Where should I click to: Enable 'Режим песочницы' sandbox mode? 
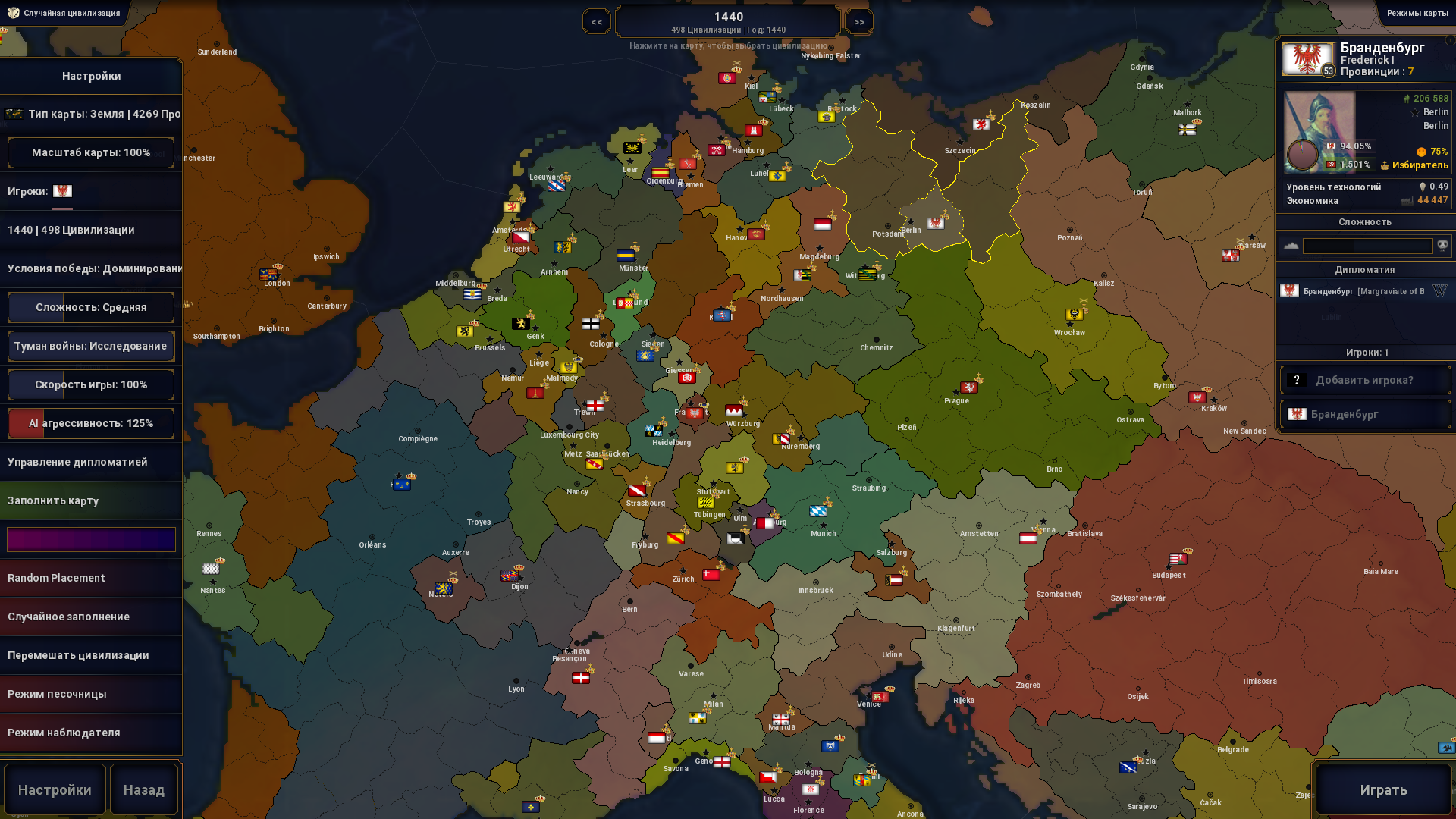(91, 693)
